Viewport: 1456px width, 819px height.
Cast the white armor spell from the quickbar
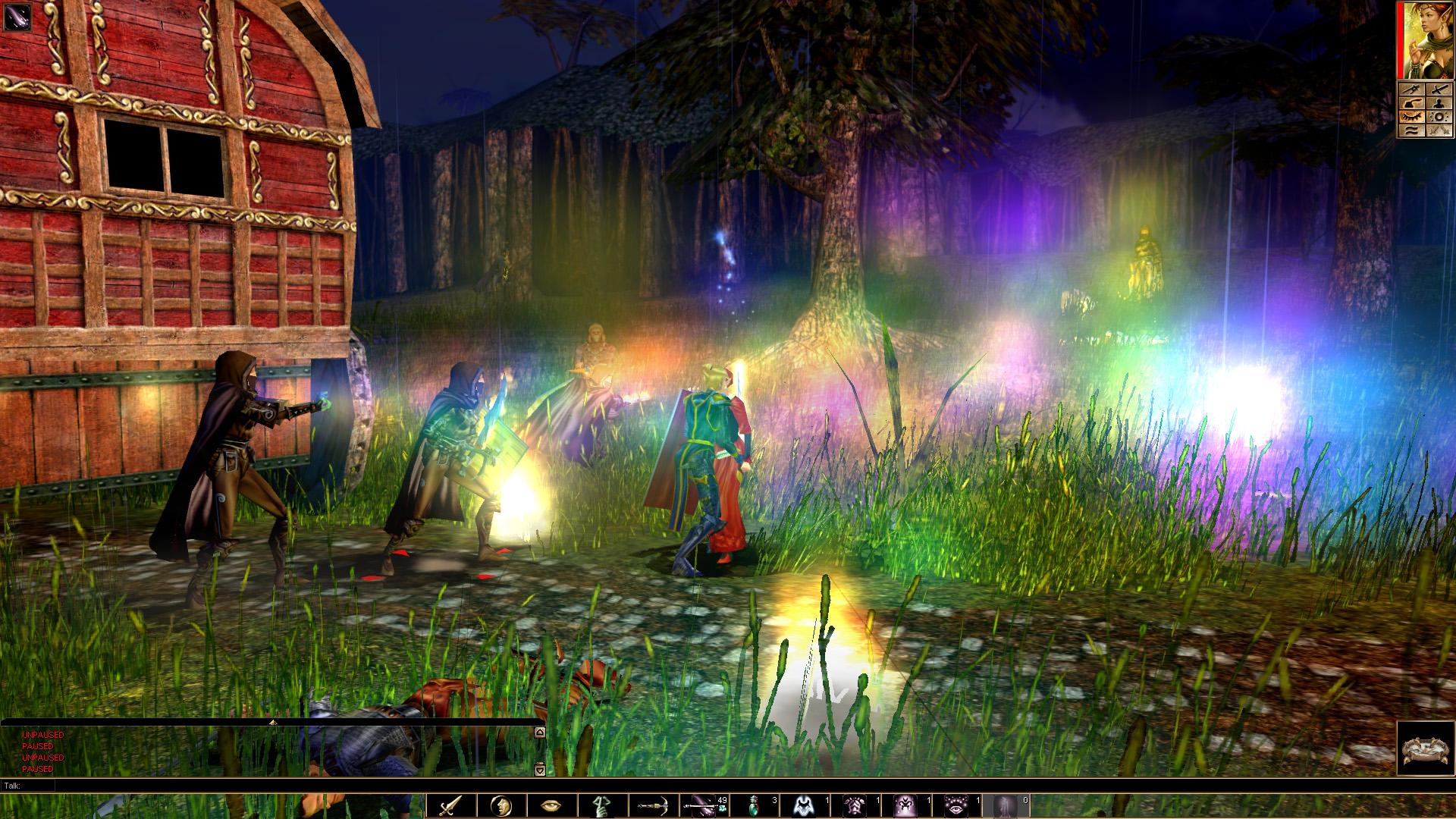pos(803,800)
